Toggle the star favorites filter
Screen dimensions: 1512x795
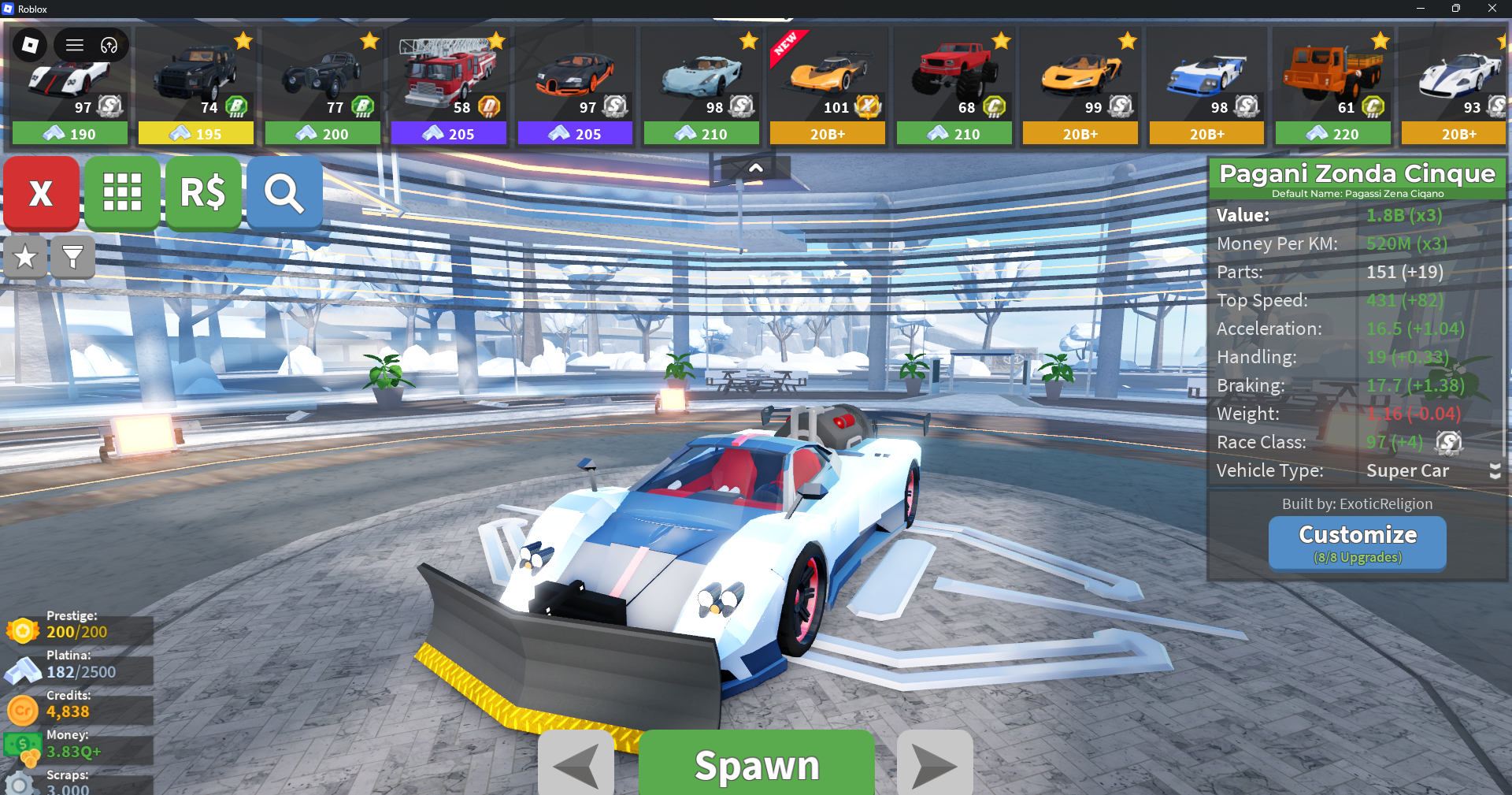click(x=25, y=257)
